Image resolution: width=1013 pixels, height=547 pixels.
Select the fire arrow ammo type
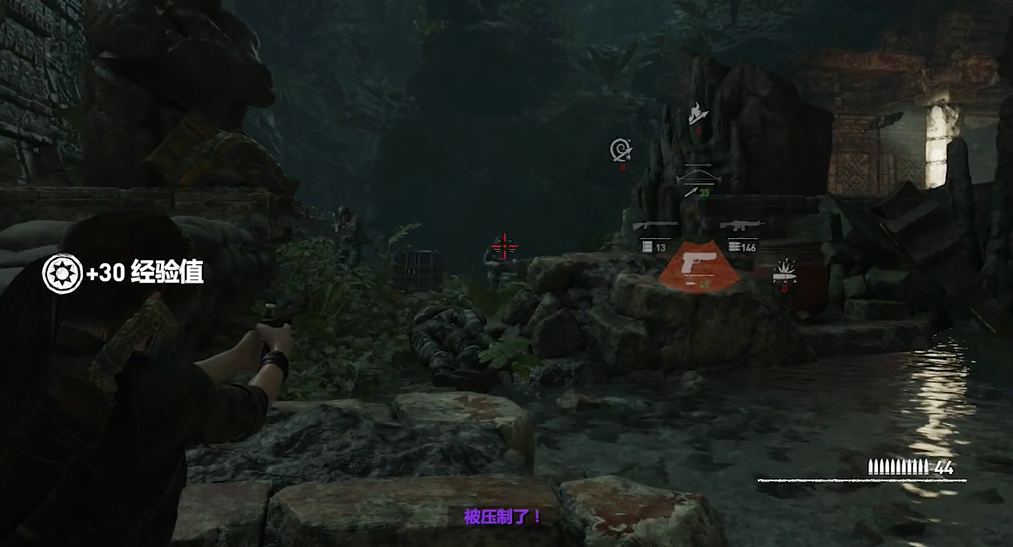(697, 113)
